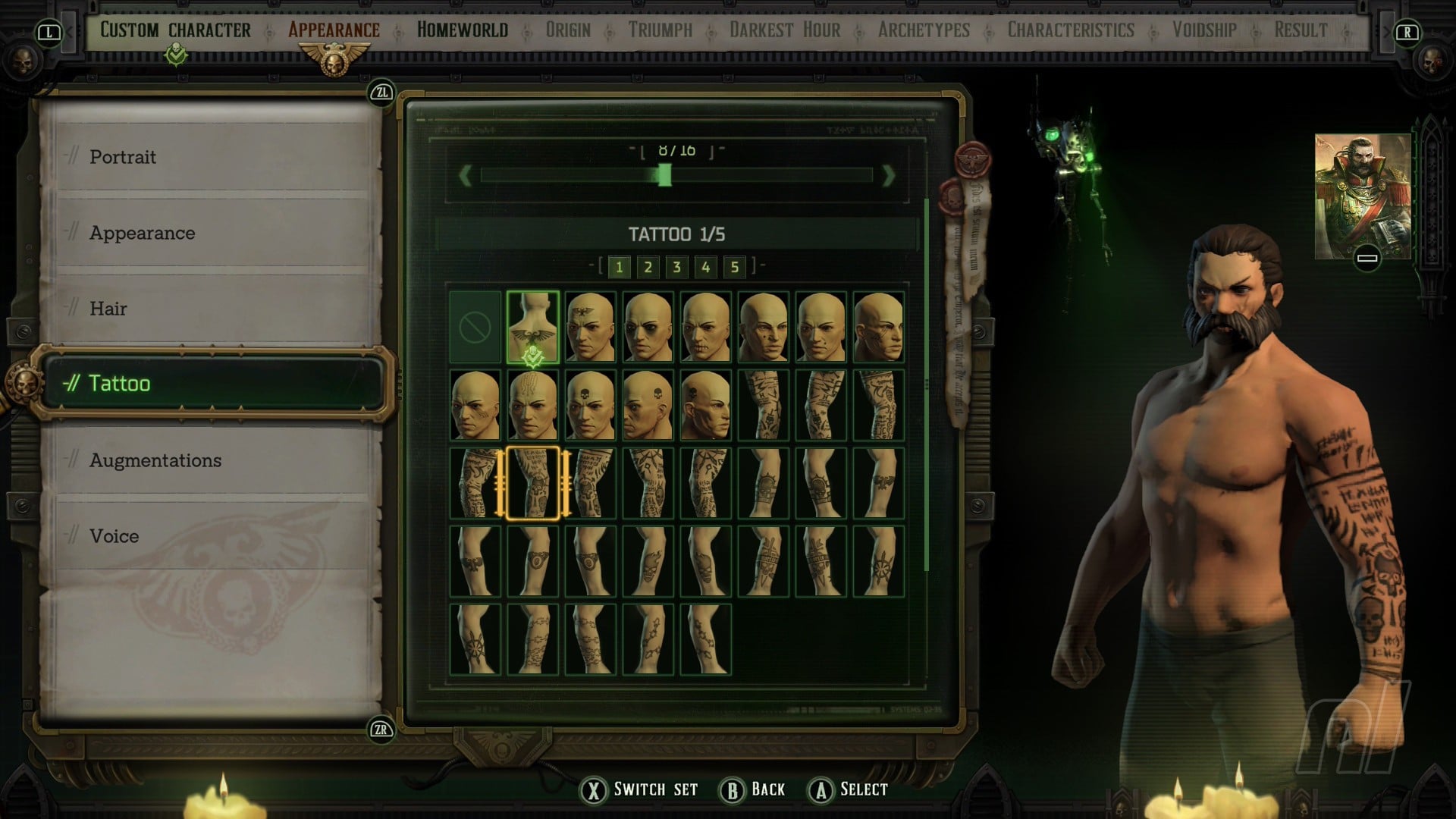Image resolution: width=1456 pixels, height=819 pixels.
Task: Pick the back-of-neck aquila tattoo
Action: [x=532, y=328]
